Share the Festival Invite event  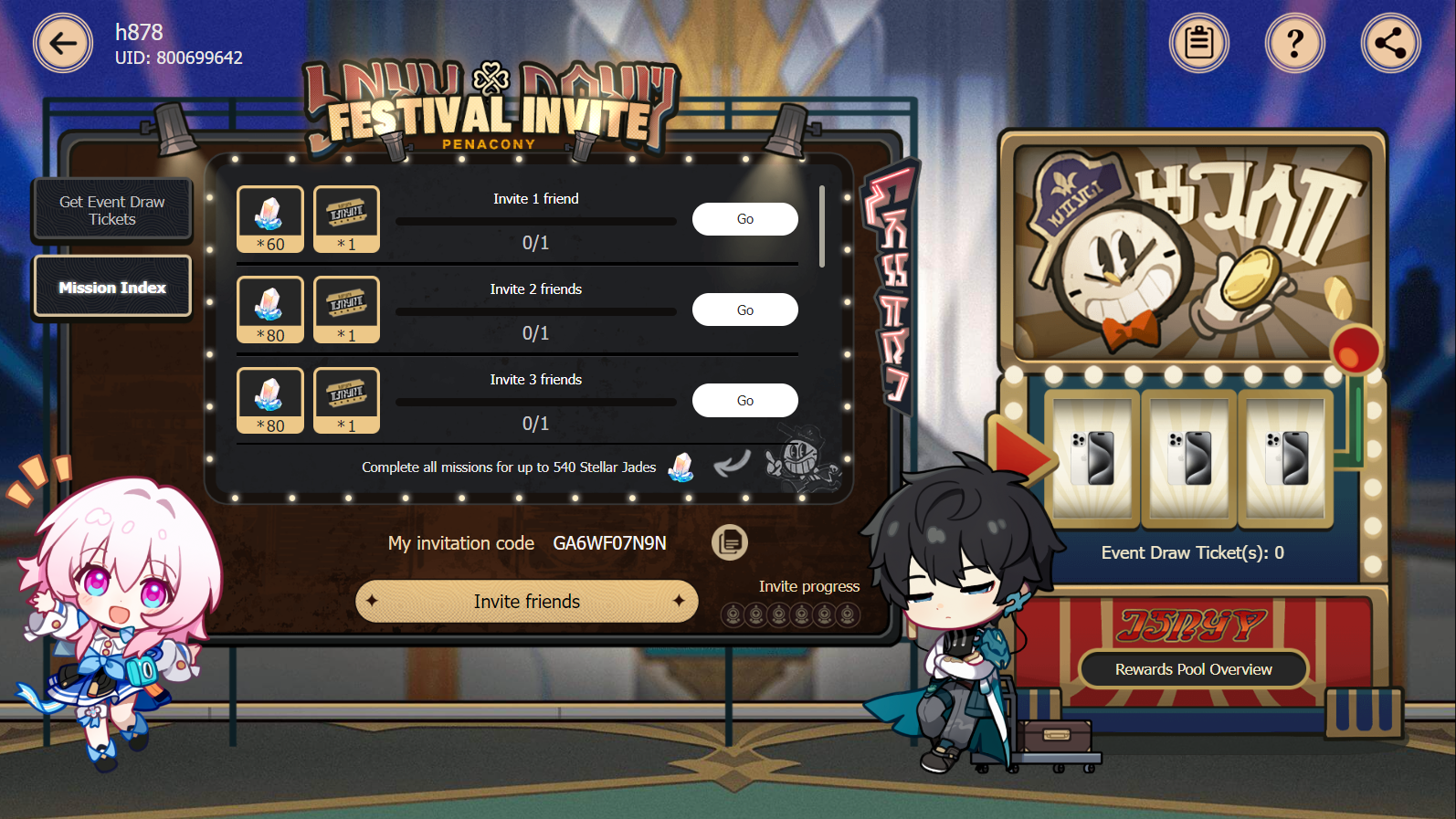click(x=1390, y=42)
